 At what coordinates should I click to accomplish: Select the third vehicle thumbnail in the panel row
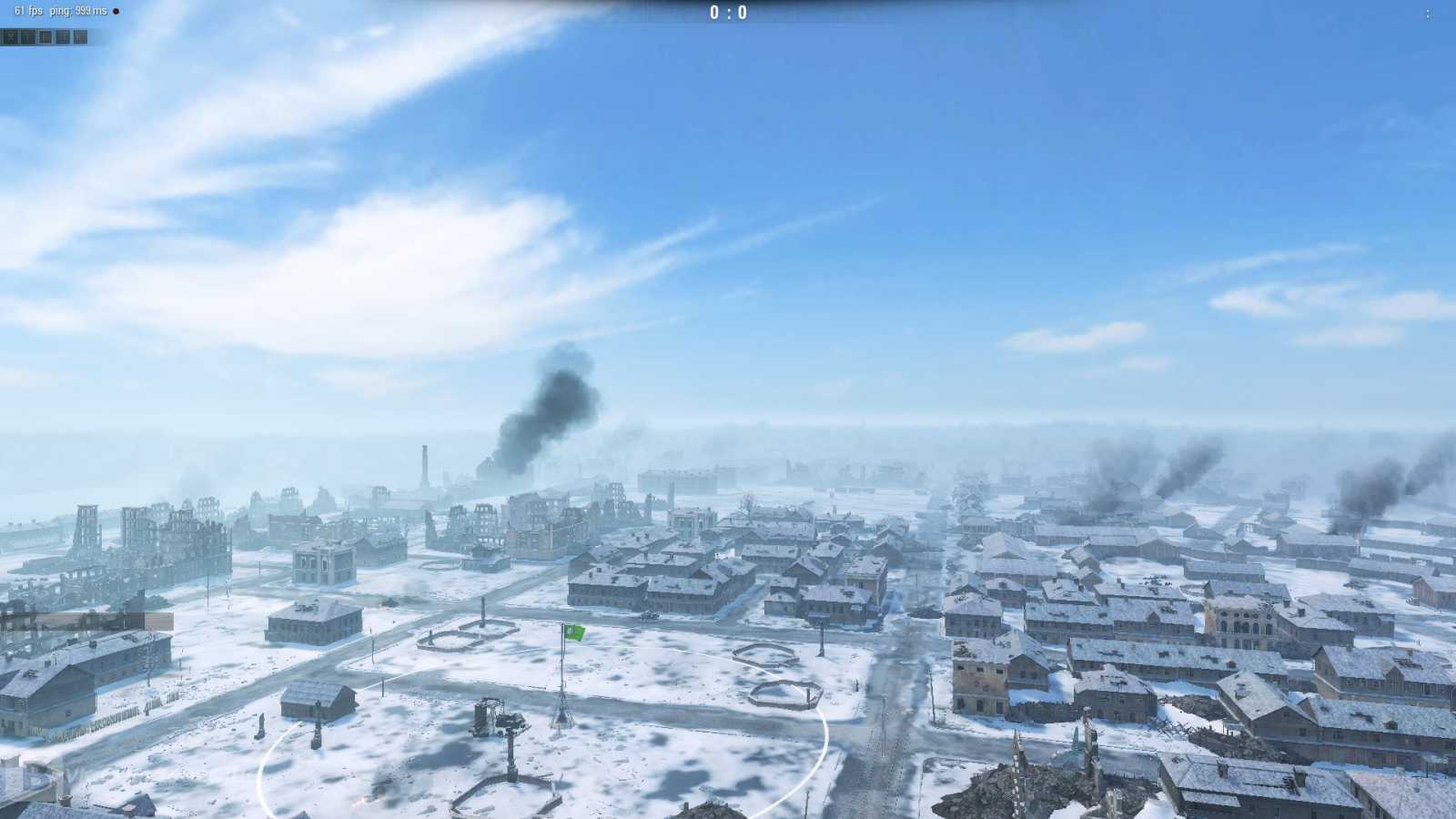[x=43, y=36]
